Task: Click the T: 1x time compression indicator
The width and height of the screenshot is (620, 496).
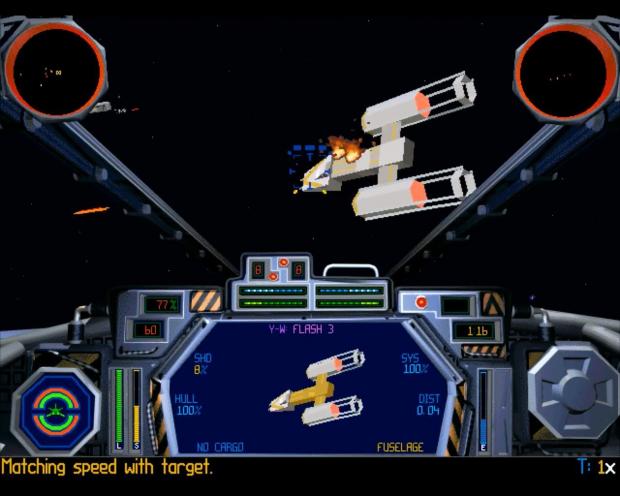Action: click(x=597, y=467)
